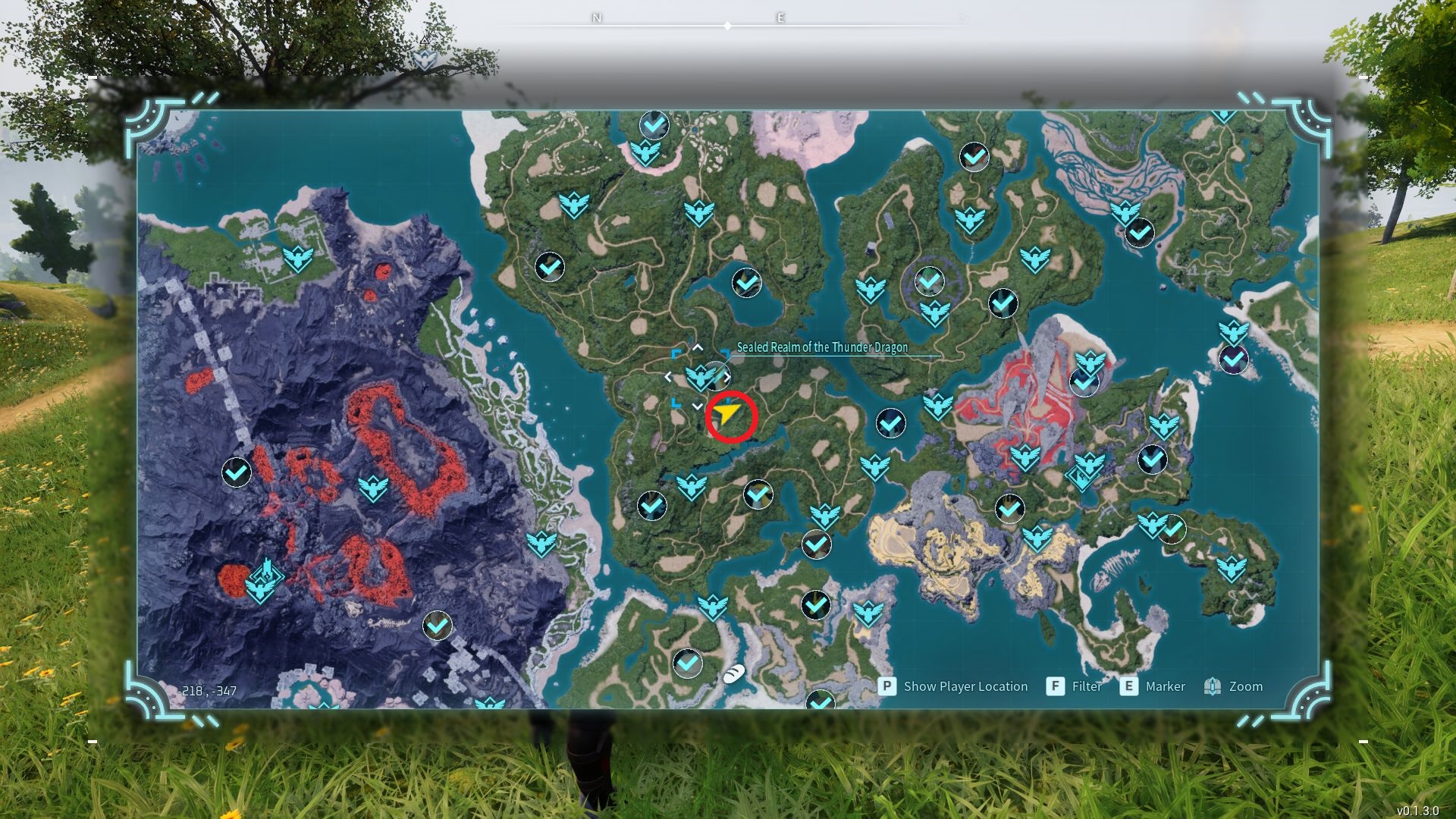Select the eagle statue icon in the pink forest up top
The width and height of the screenshot is (1456, 819).
[x=645, y=152]
